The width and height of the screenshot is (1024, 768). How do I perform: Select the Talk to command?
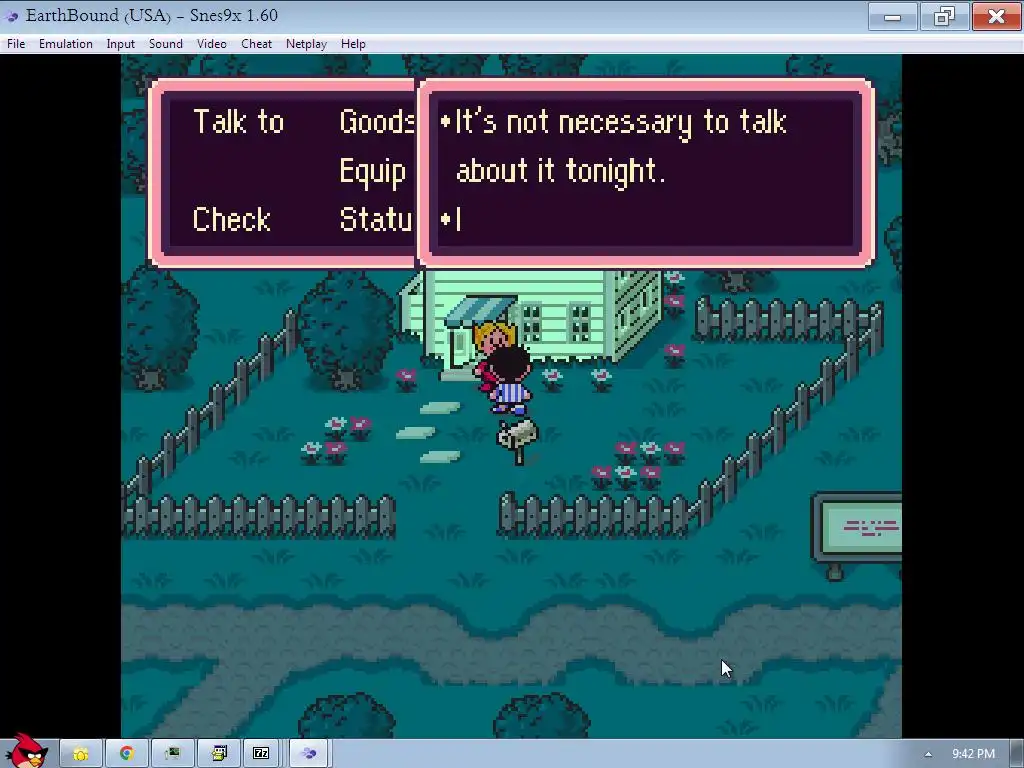(238, 122)
